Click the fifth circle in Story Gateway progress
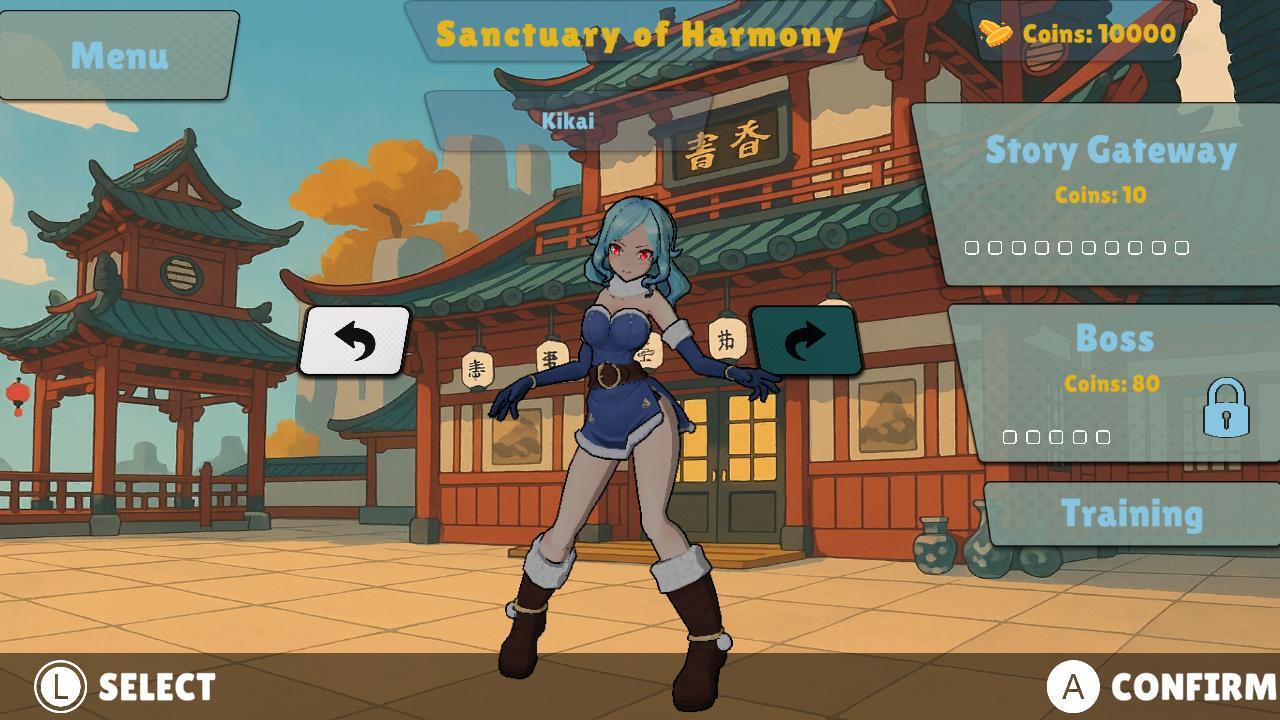This screenshot has width=1280, height=720. click(x=1066, y=245)
